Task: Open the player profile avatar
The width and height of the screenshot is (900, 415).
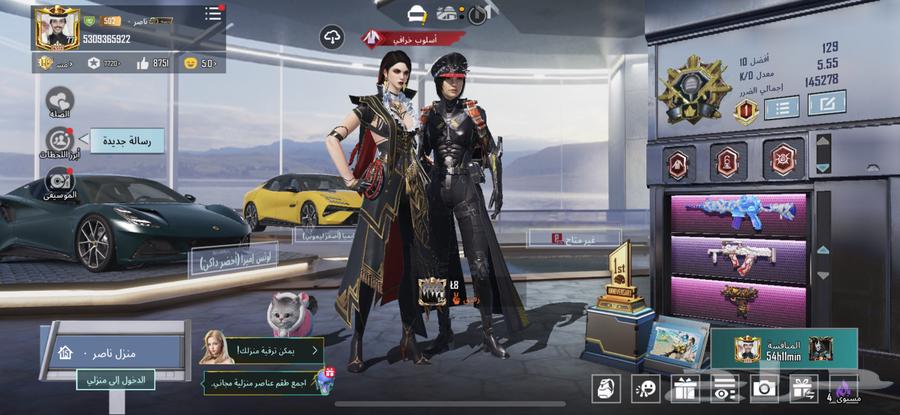Action: [x=57, y=28]
